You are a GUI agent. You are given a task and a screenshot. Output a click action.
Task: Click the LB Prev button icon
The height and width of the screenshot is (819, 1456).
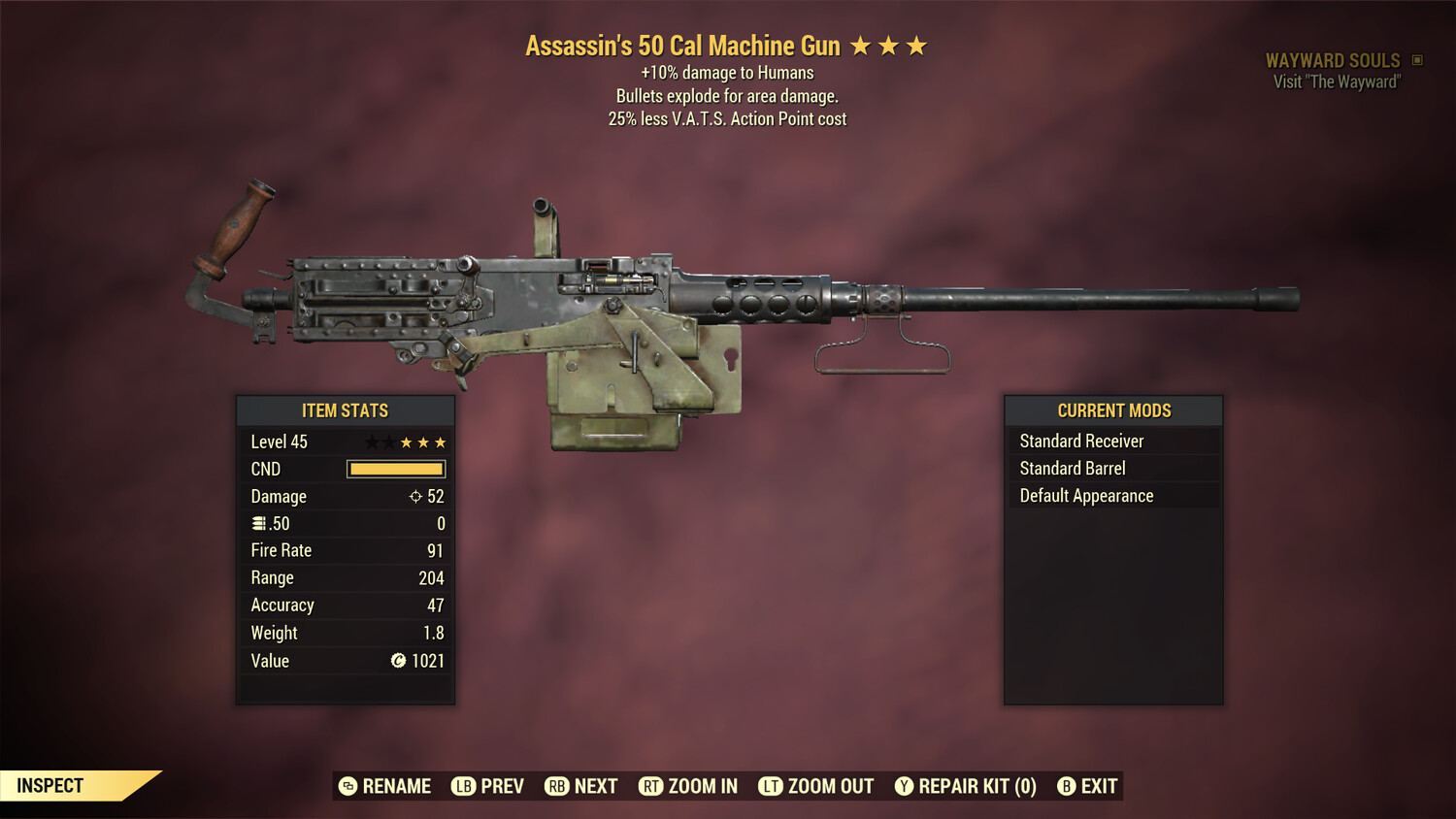click(463, 786)
